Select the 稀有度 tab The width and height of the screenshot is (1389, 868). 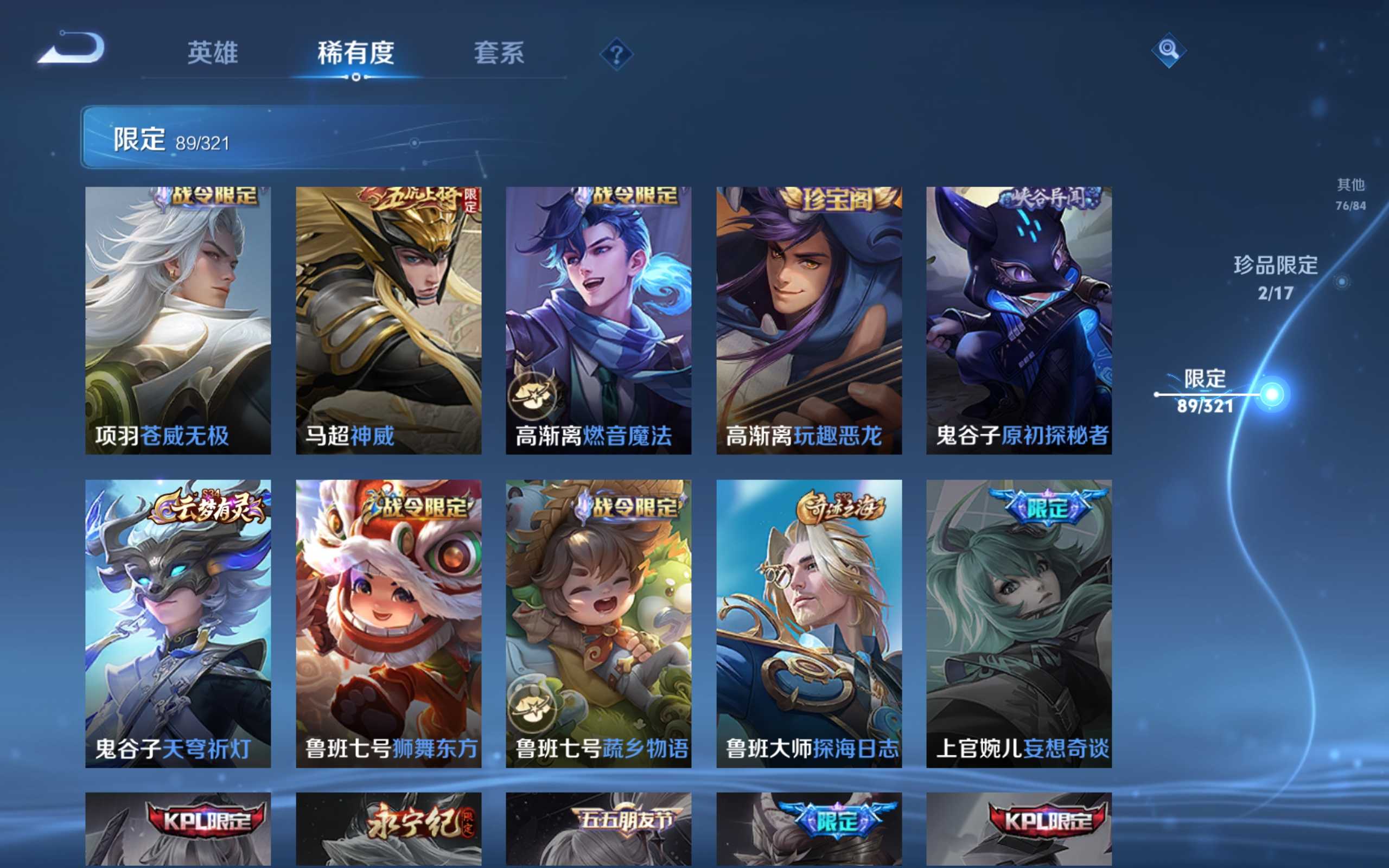click(x=356, y=53)
